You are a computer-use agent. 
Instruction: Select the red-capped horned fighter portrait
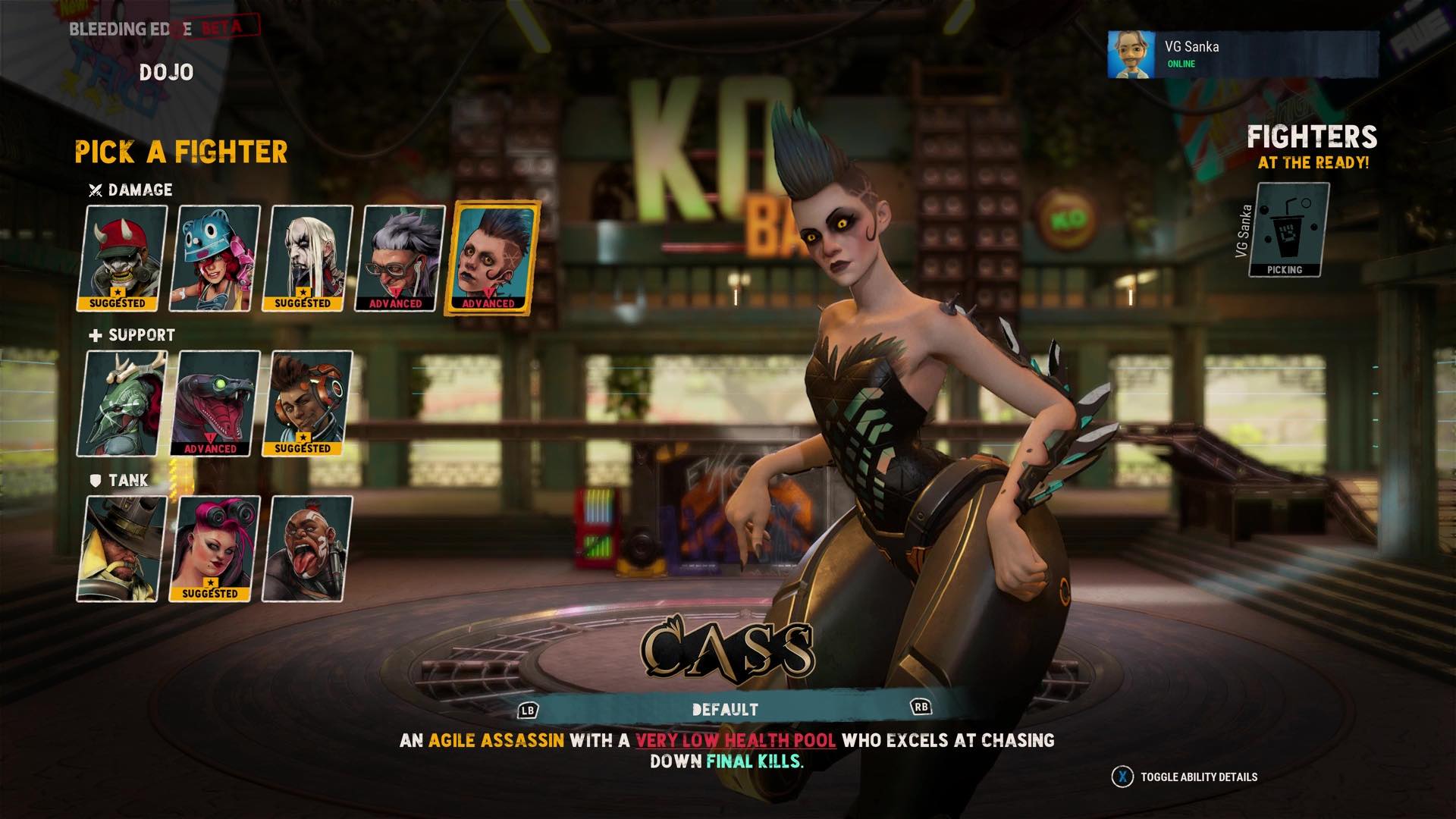click(121, 258)
